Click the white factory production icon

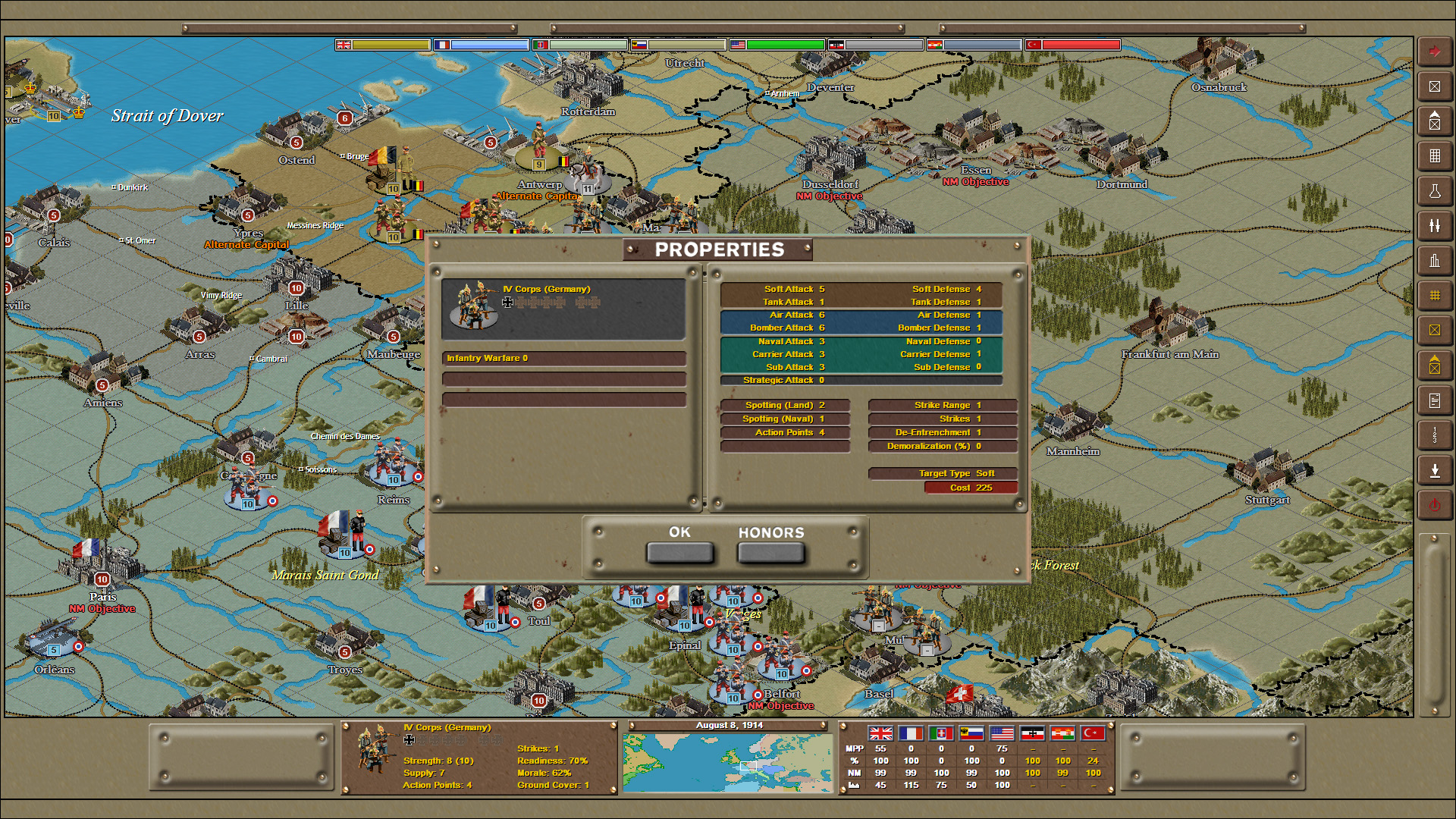pos(1435,121)
